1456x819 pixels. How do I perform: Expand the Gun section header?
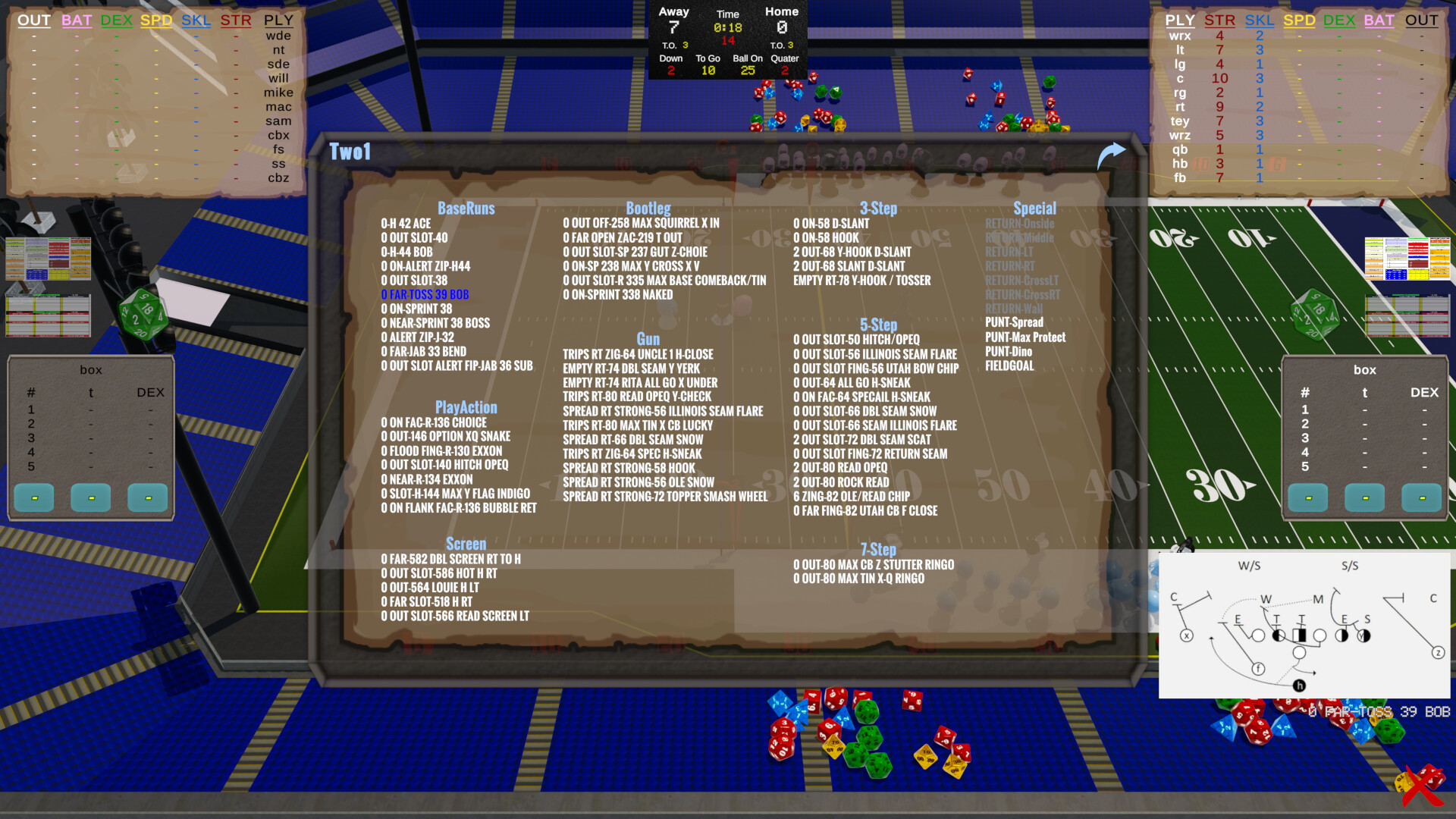(x=648, y=339)
